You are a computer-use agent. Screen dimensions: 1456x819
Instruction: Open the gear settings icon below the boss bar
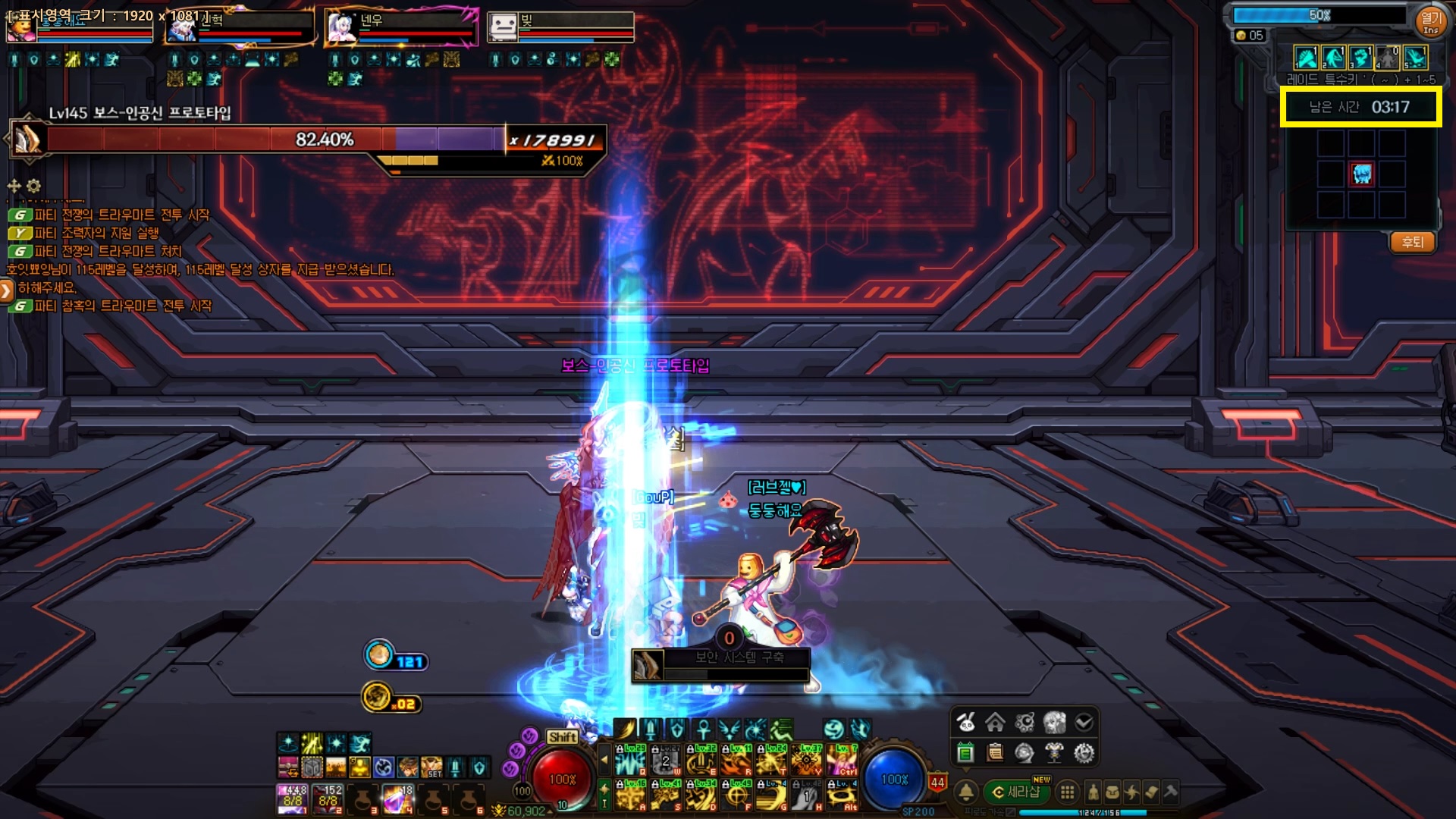[33, 186]
